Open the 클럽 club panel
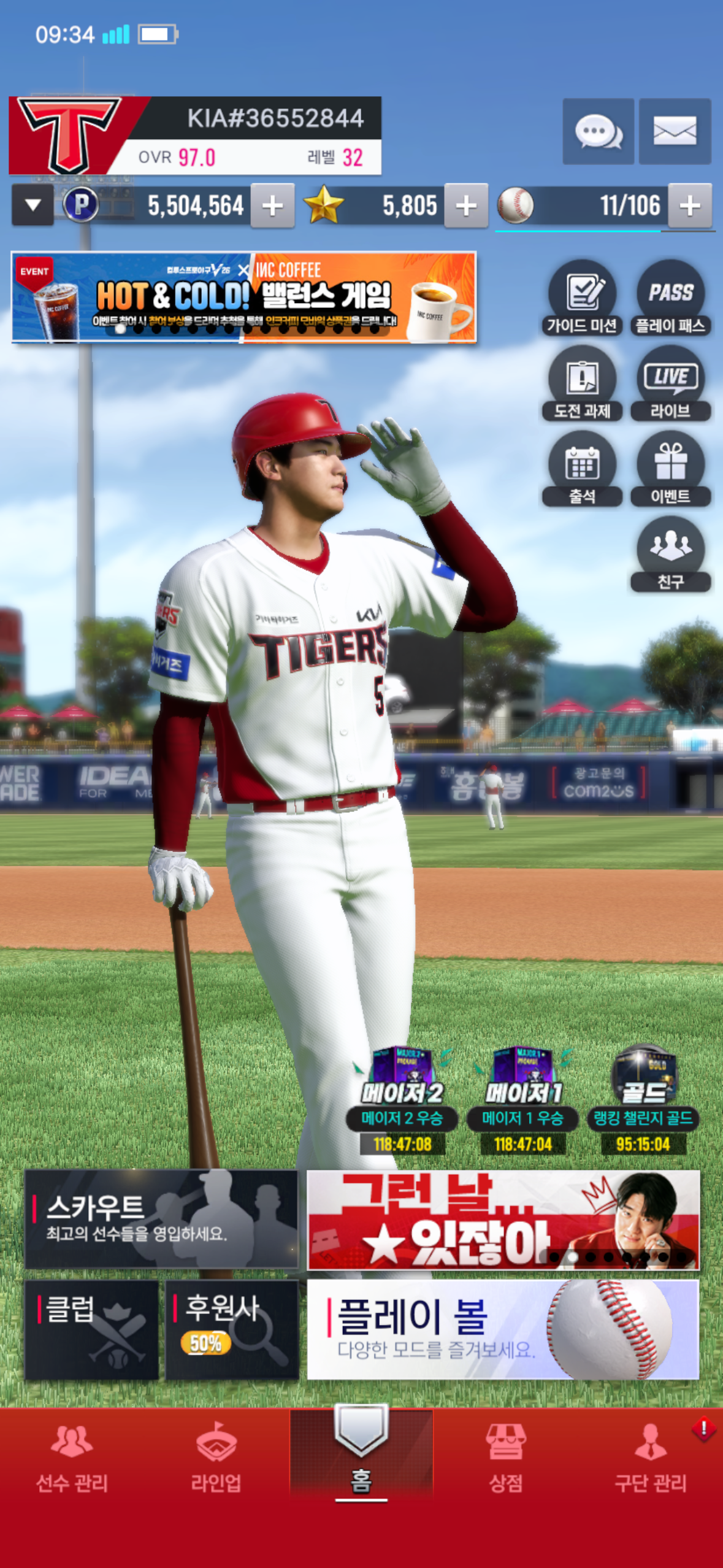Screen dimensions: 723x1568 [x=91, y=1329]
